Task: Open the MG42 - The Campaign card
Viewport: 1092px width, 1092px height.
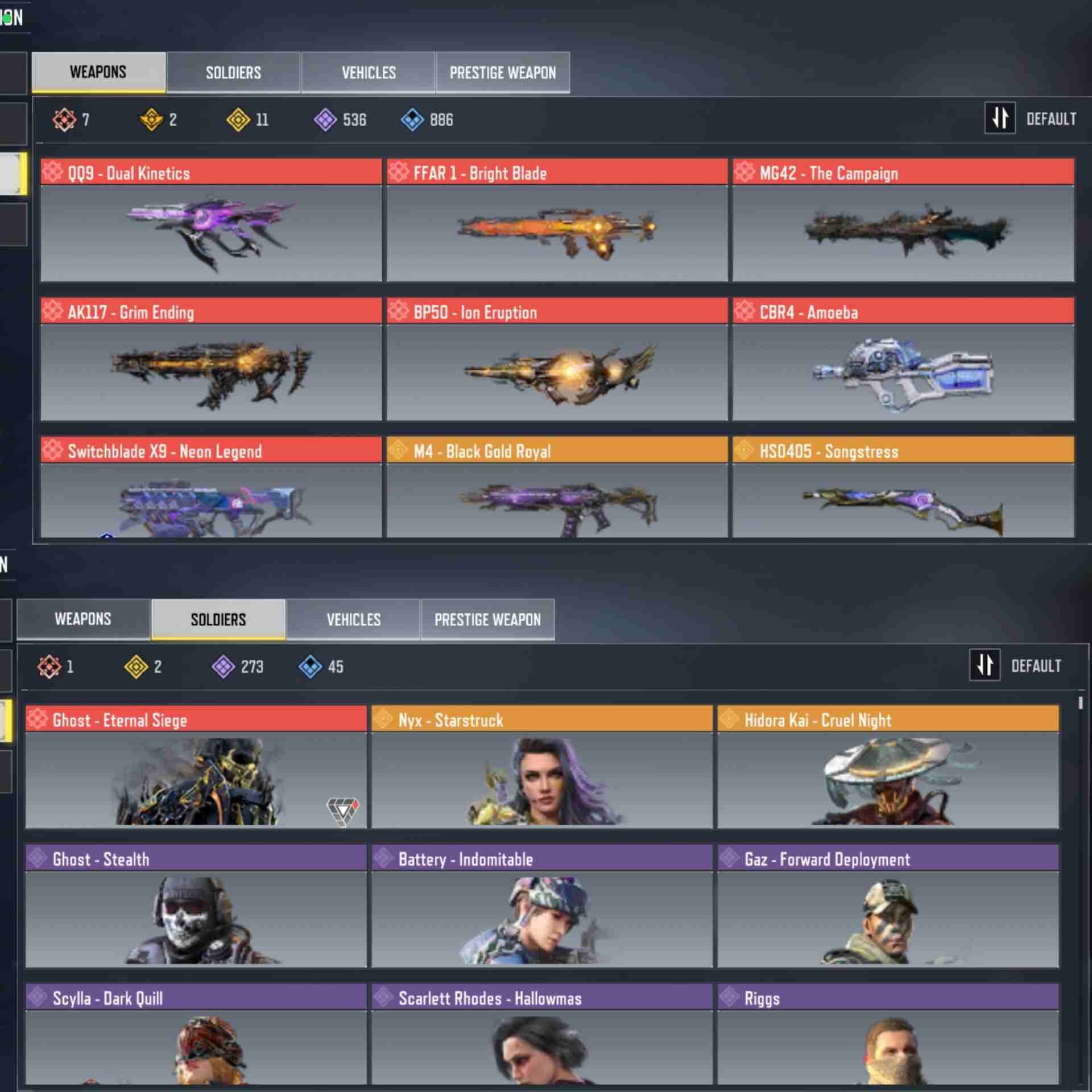Action: (x=903, y=220)
